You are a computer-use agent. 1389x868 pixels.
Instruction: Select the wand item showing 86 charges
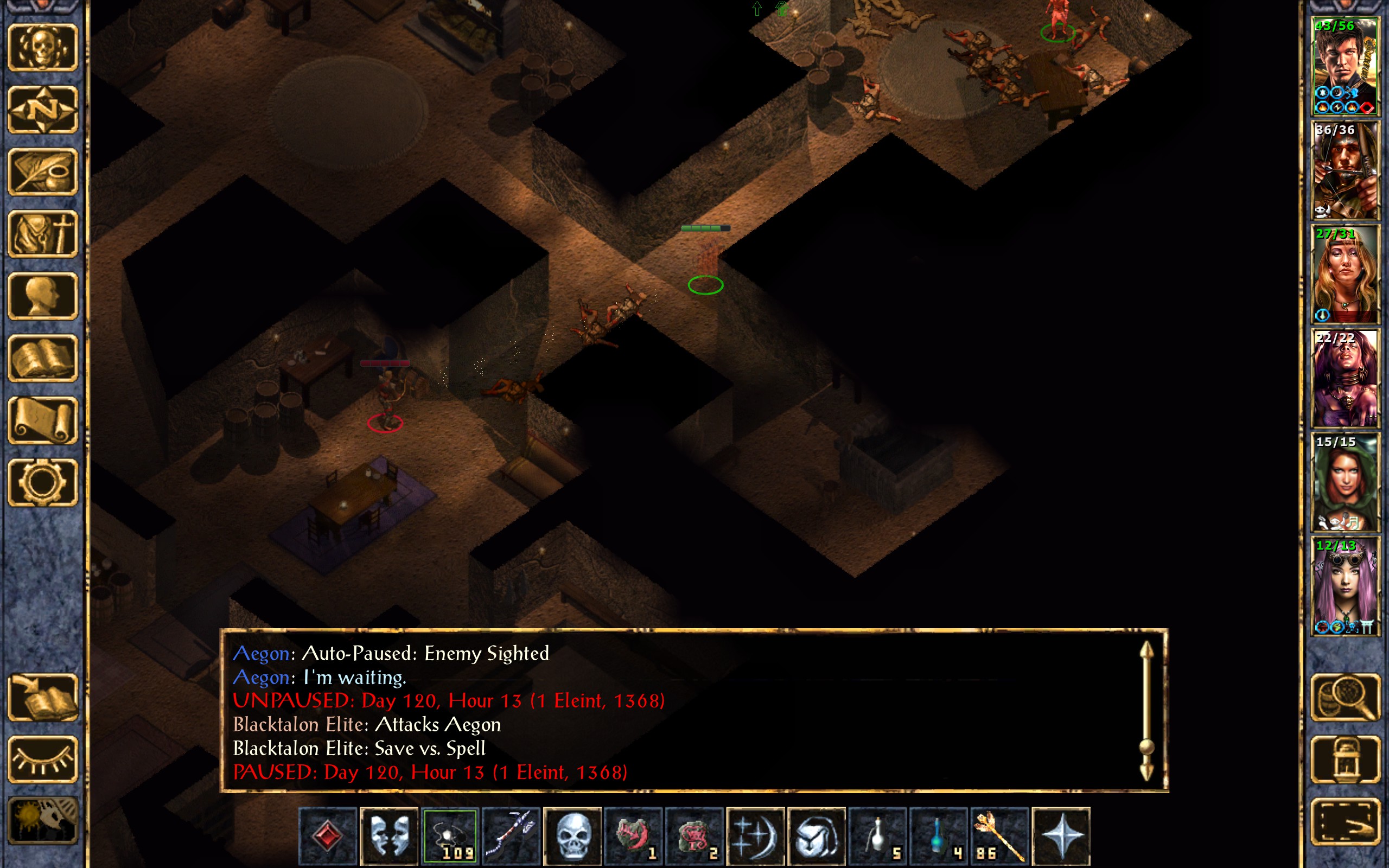(999, 836)
